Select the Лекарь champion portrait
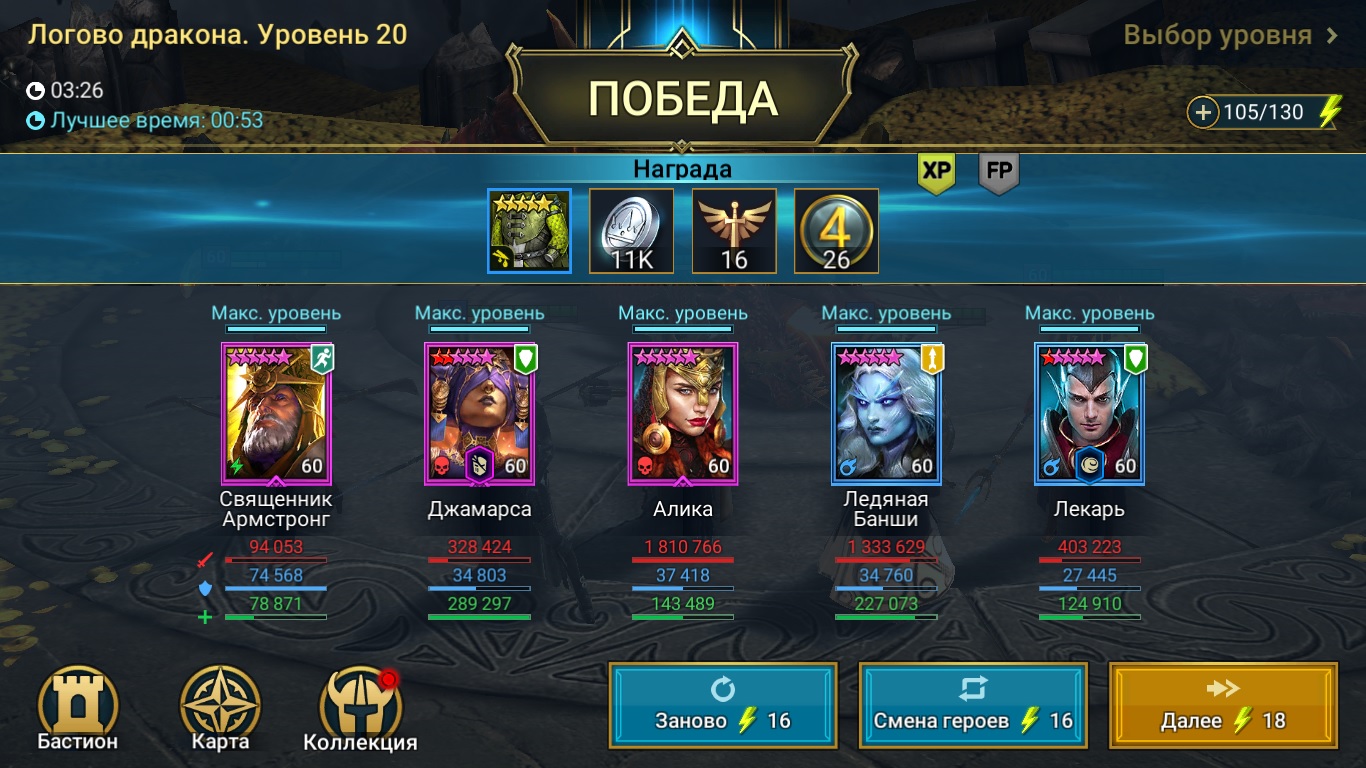Screen dimensions: 1366x768 (1089, 414)
